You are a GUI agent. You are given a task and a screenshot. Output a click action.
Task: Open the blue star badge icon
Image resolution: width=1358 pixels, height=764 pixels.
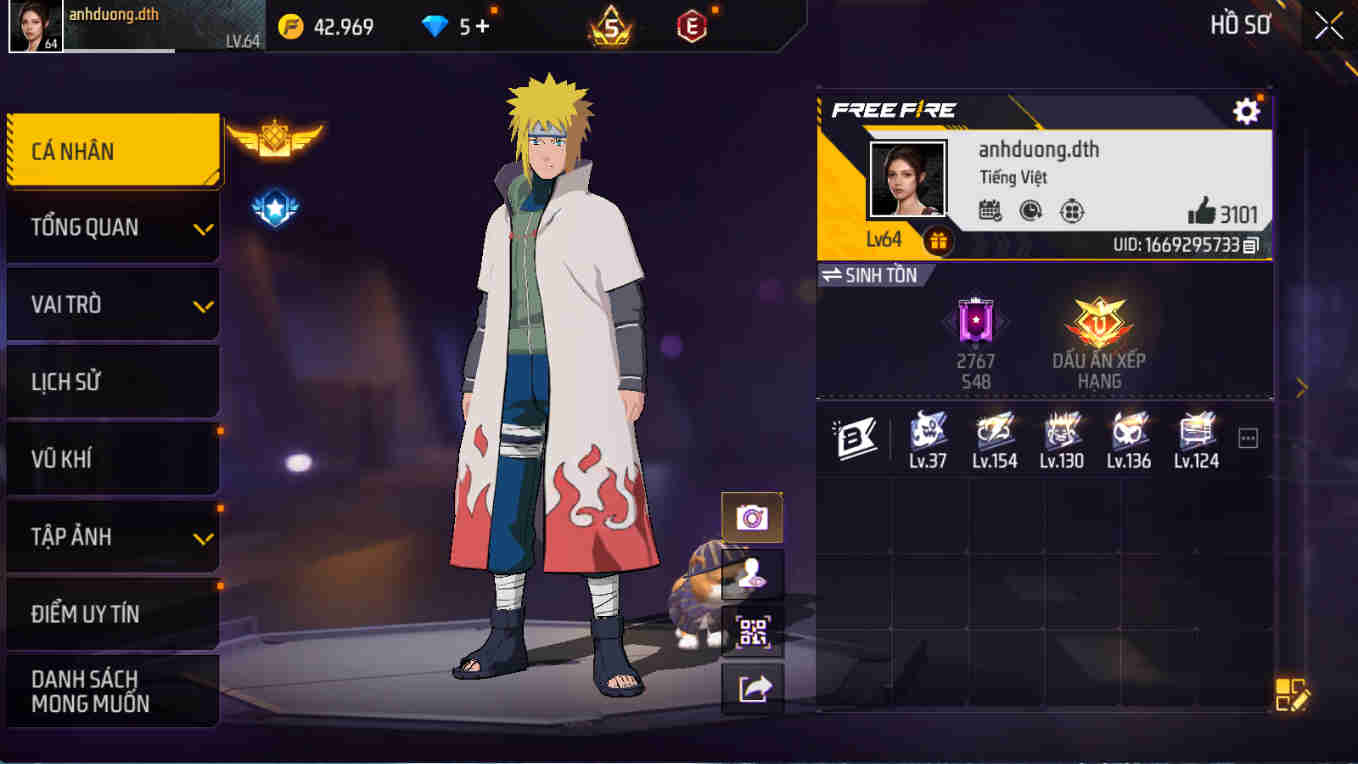pos(276,209)
